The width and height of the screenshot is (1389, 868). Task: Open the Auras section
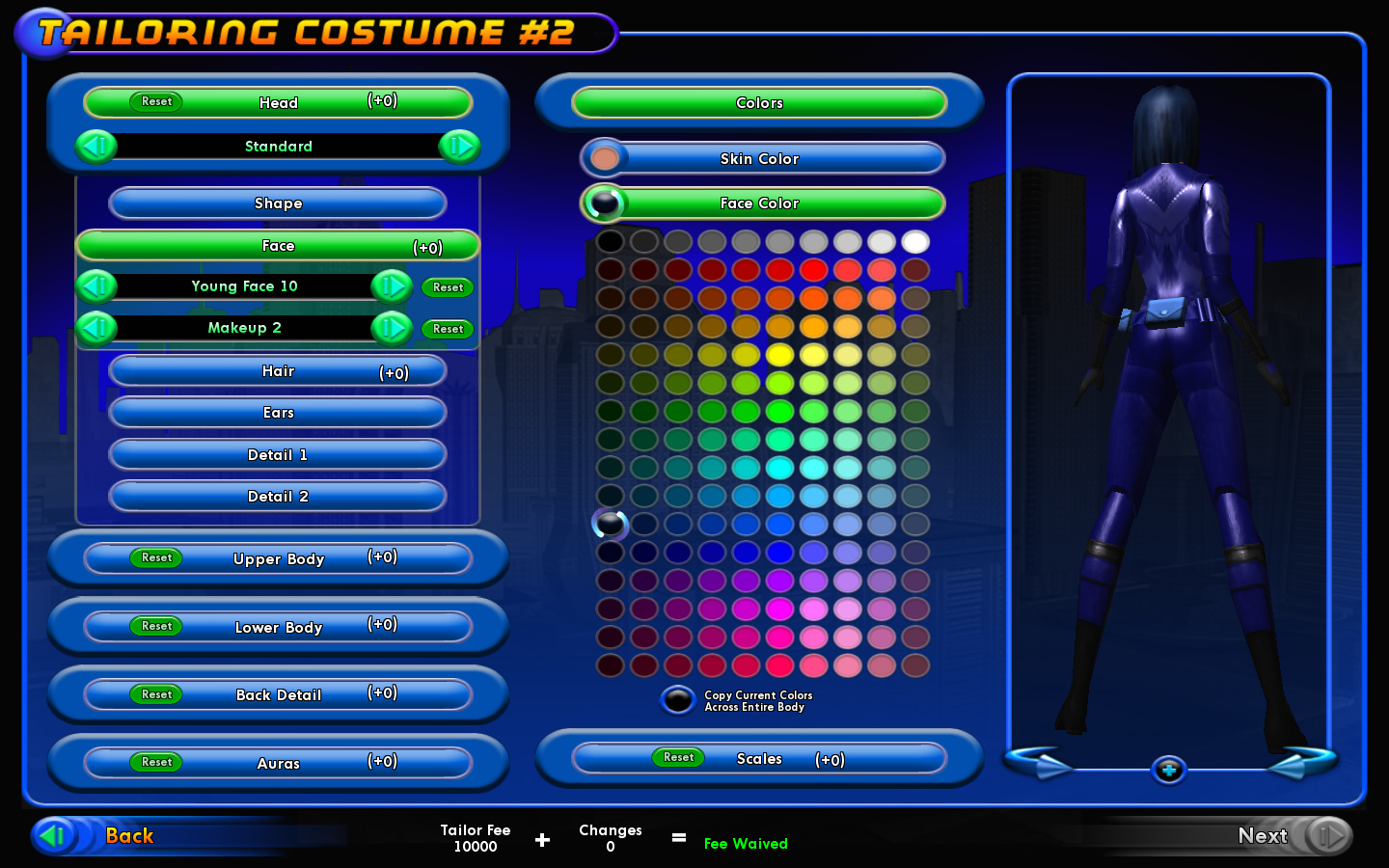click(x=279, y=763)
